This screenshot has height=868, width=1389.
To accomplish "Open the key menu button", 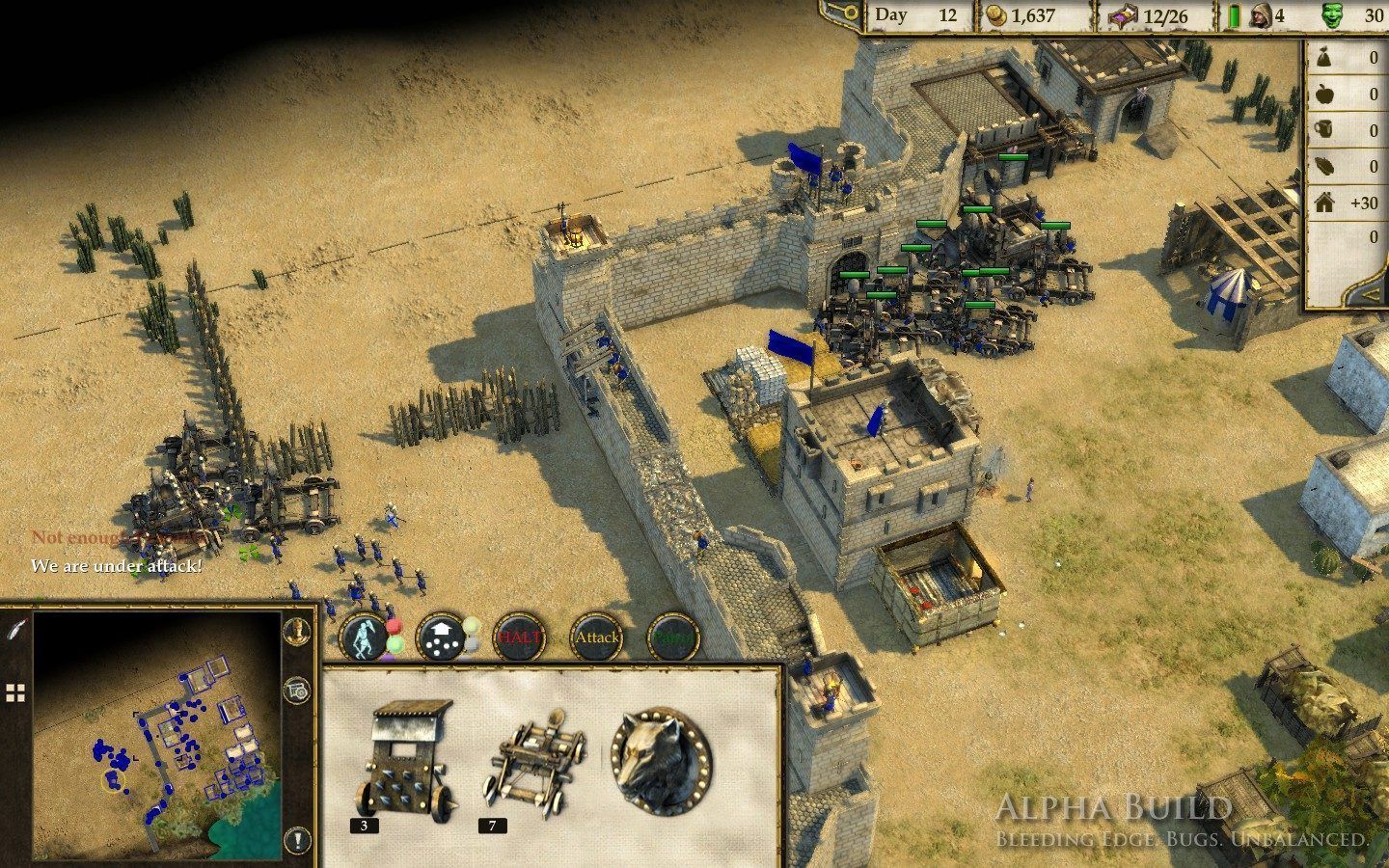I will [x=837, y=14].
